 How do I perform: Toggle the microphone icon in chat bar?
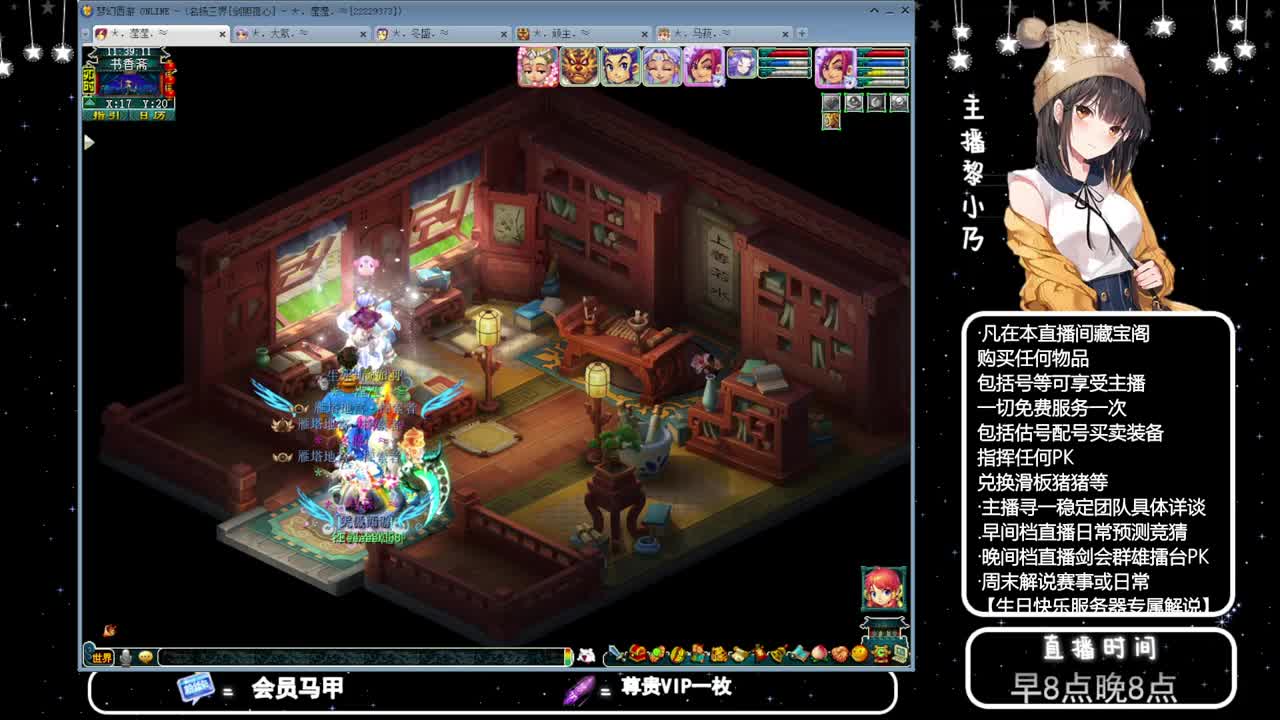tap(123, 656)
